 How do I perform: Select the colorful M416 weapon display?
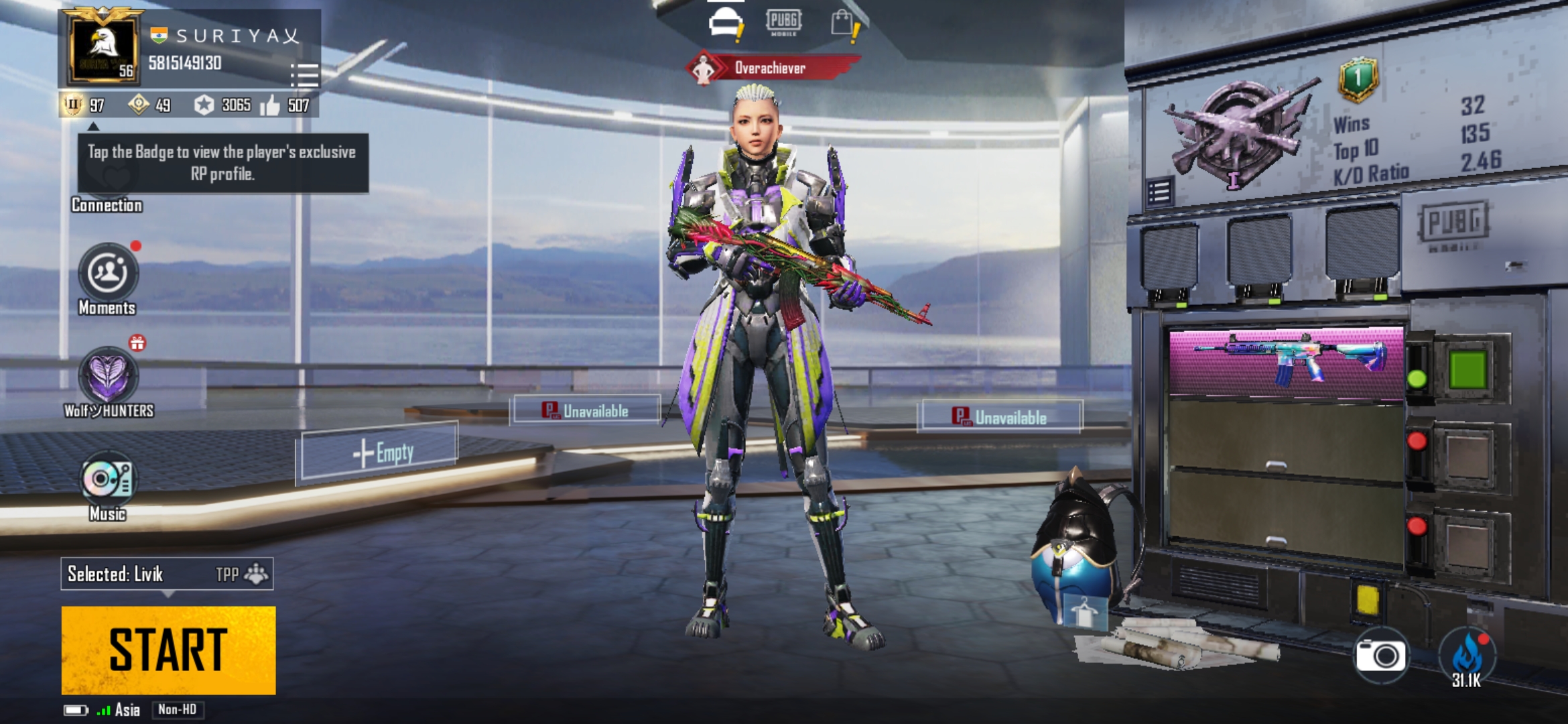[x=1286, y=363]
